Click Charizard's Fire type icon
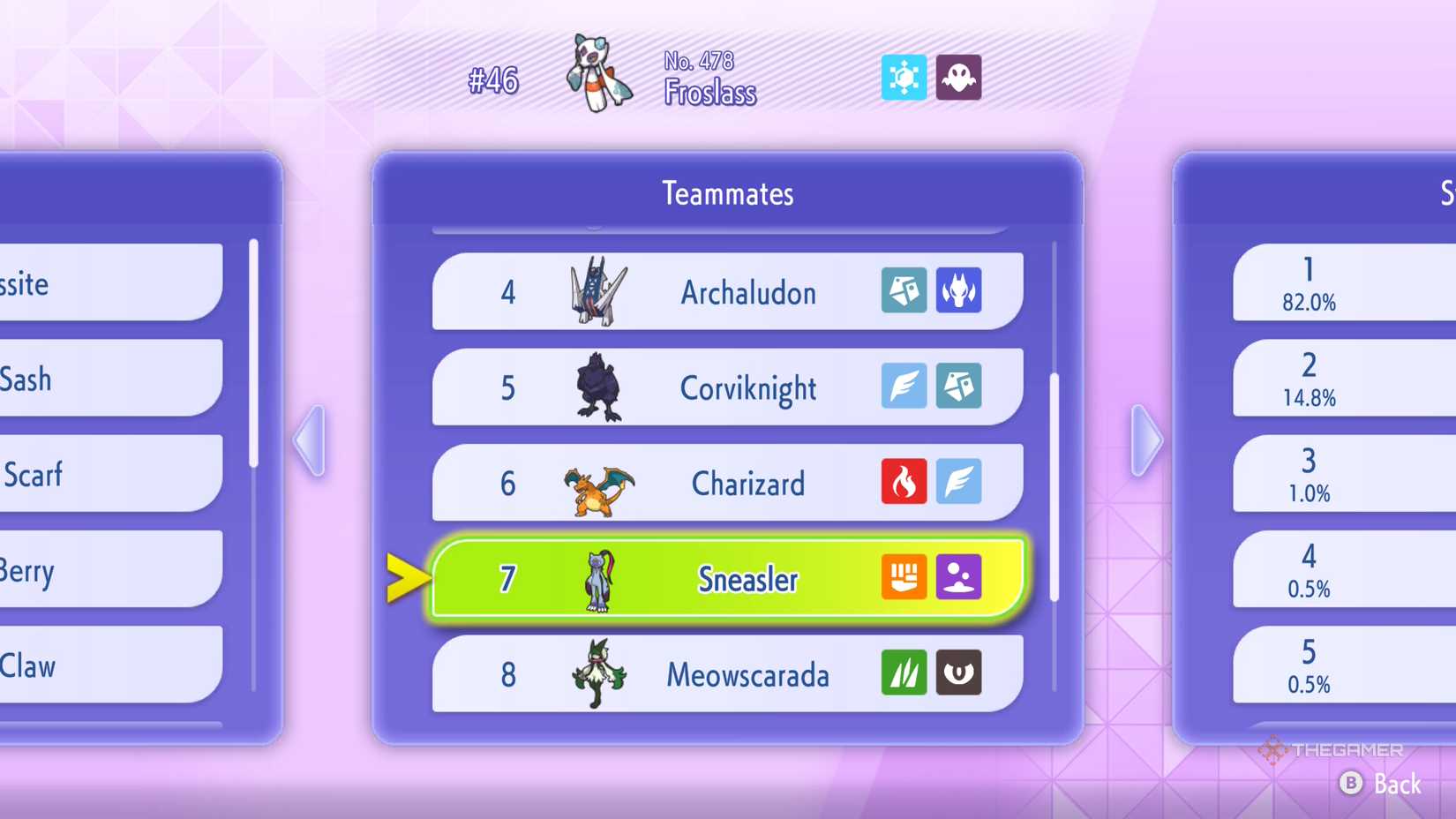Screen dimensions: 1456x819 tap(904, 483)
